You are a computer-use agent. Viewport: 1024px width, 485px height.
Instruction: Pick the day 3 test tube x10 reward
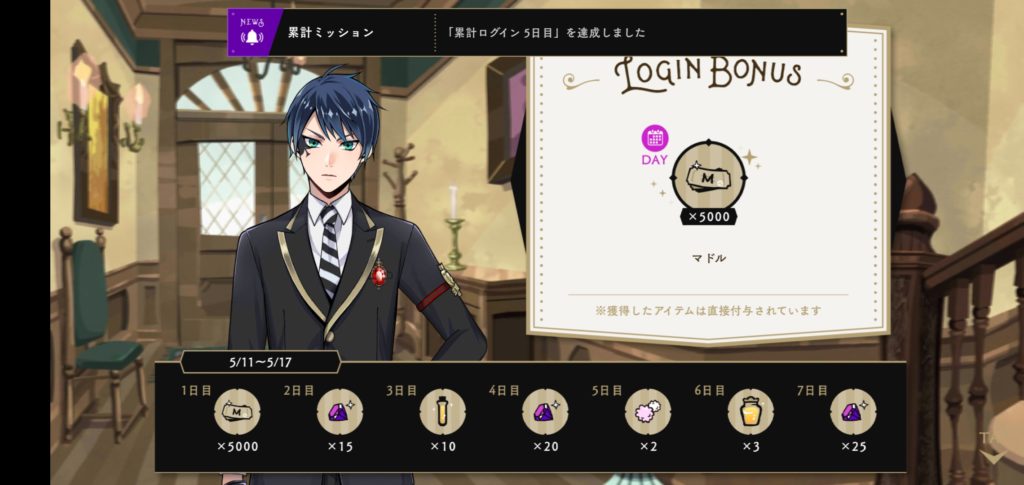tap(442, 411)
